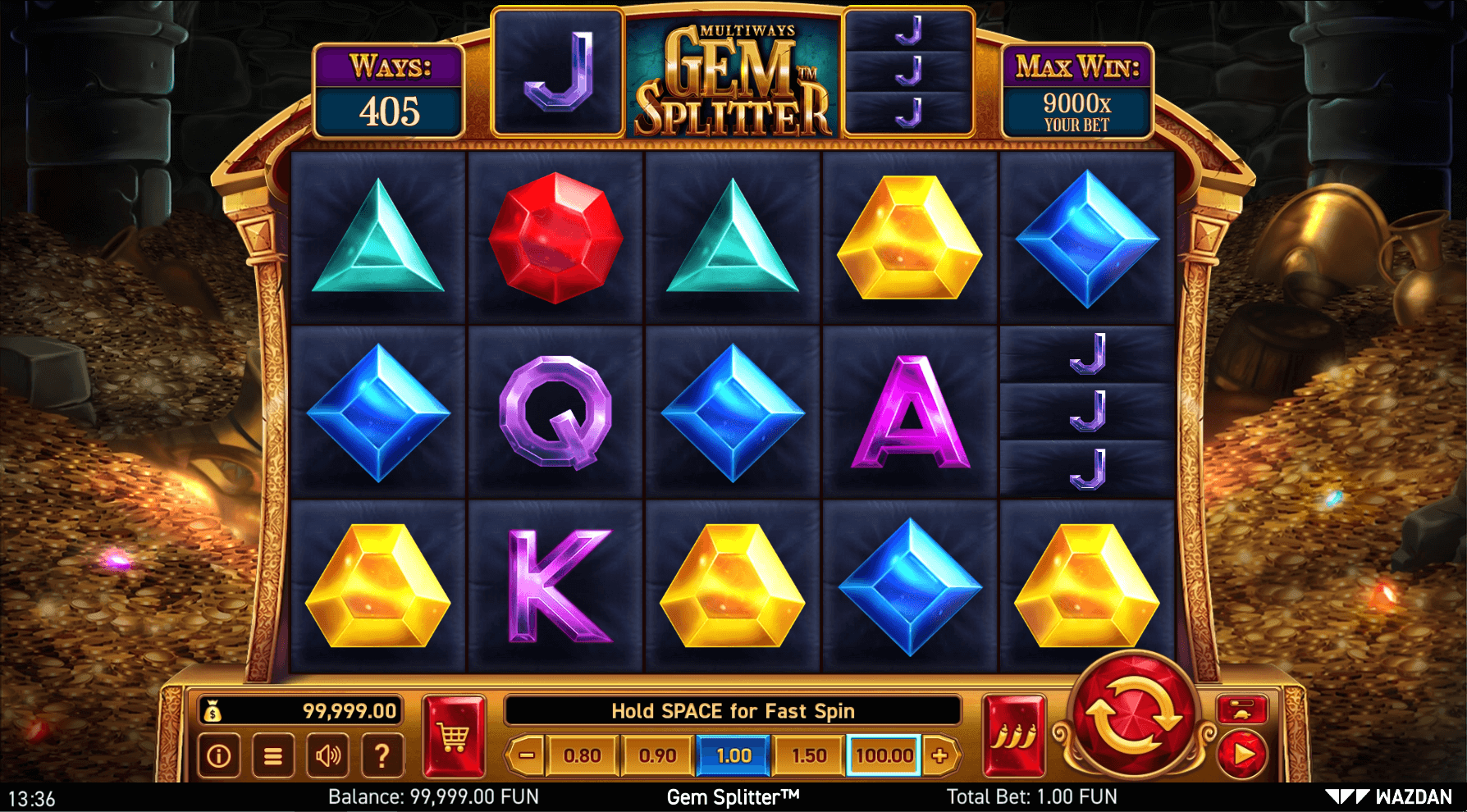
Task: Select the 0.80 bet amount
Action: 581,755
